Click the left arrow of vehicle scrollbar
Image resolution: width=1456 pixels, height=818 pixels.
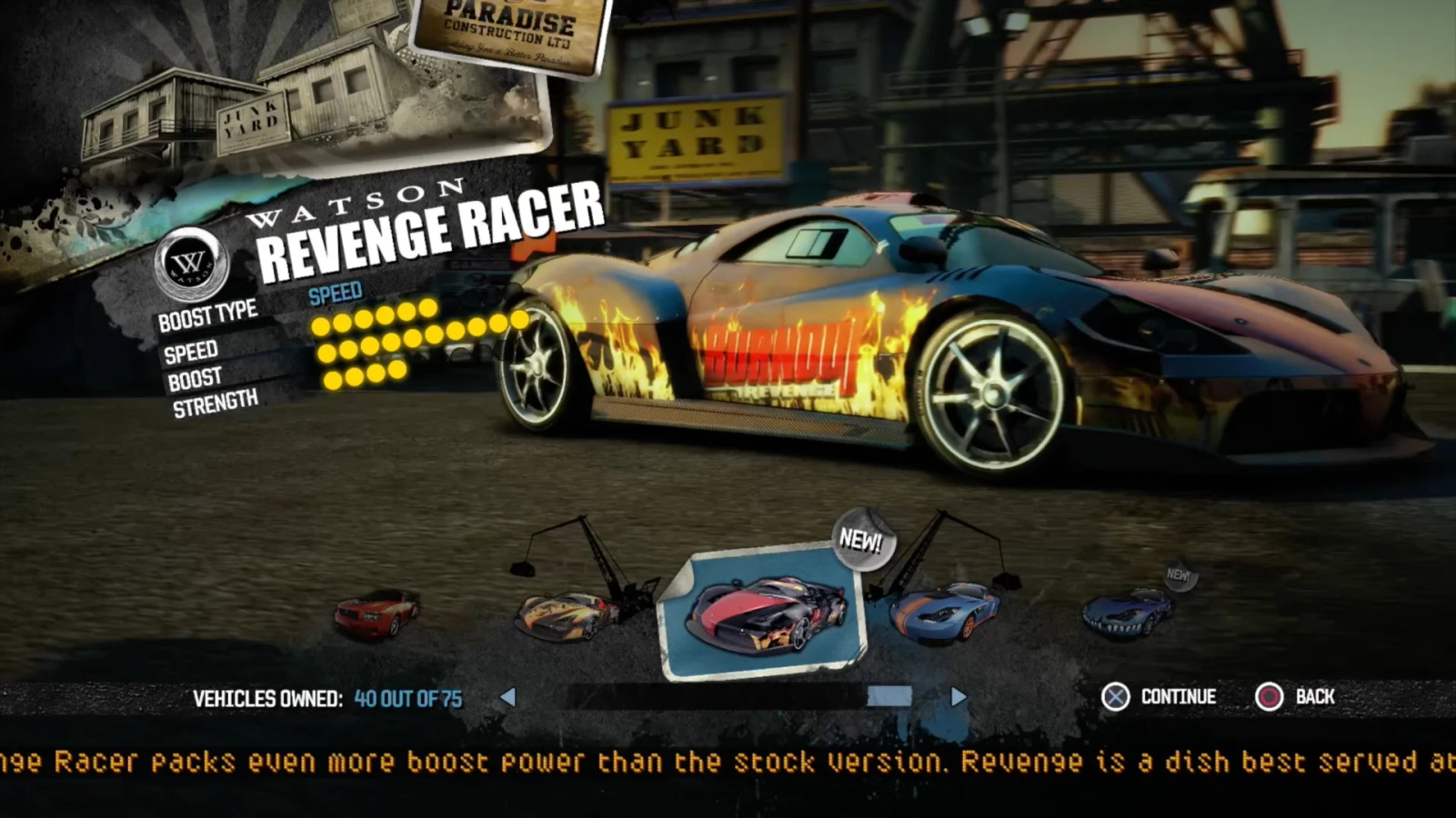508,697
